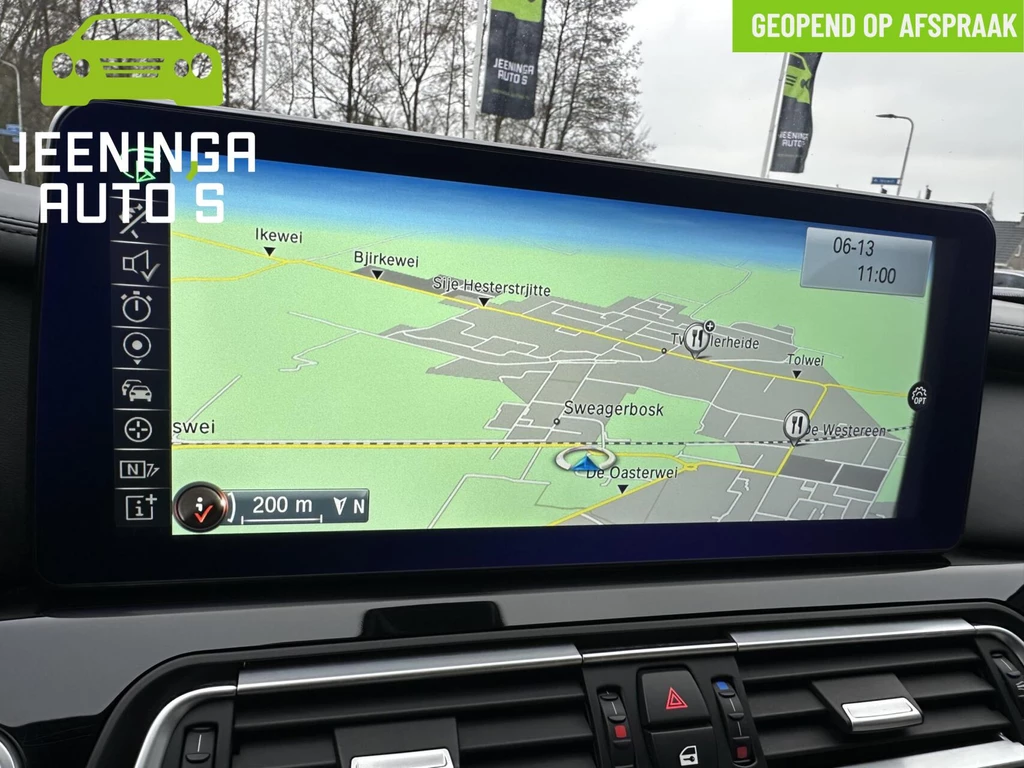Activate the crosshair interactive map icon

[x=138, y=429]
